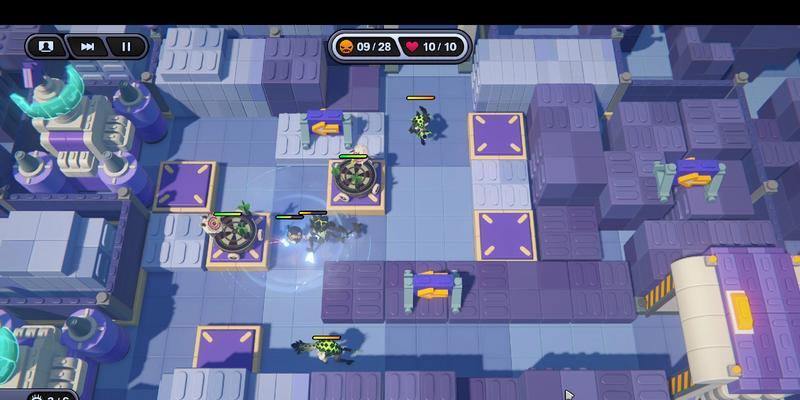Toggle fast-forward game speed

click(88, 46)
